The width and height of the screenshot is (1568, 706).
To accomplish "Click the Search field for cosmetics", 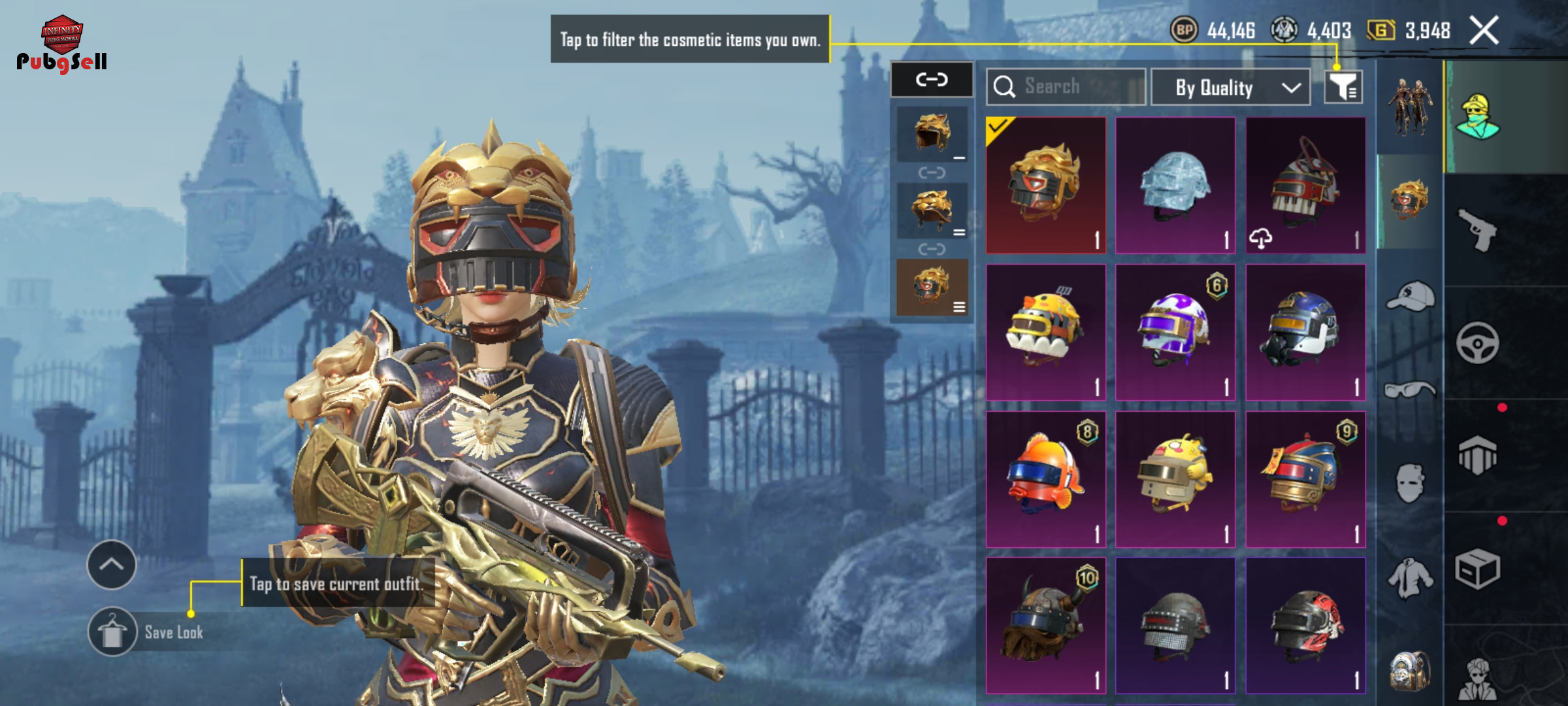I will pos(1066,87).
